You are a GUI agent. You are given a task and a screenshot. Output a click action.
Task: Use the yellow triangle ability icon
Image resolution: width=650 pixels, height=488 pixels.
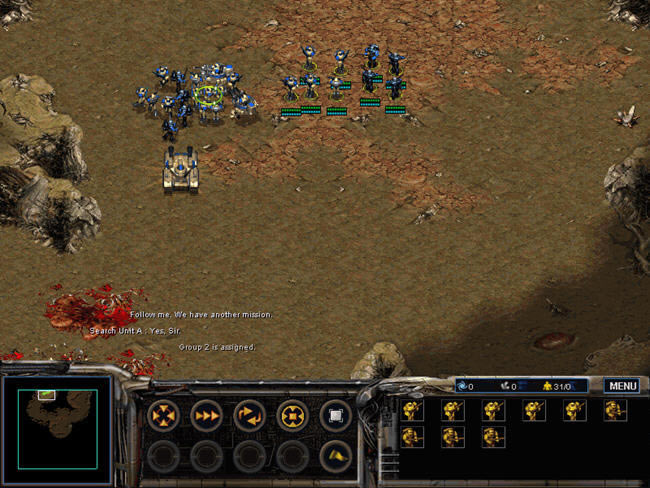click(335, 456)
